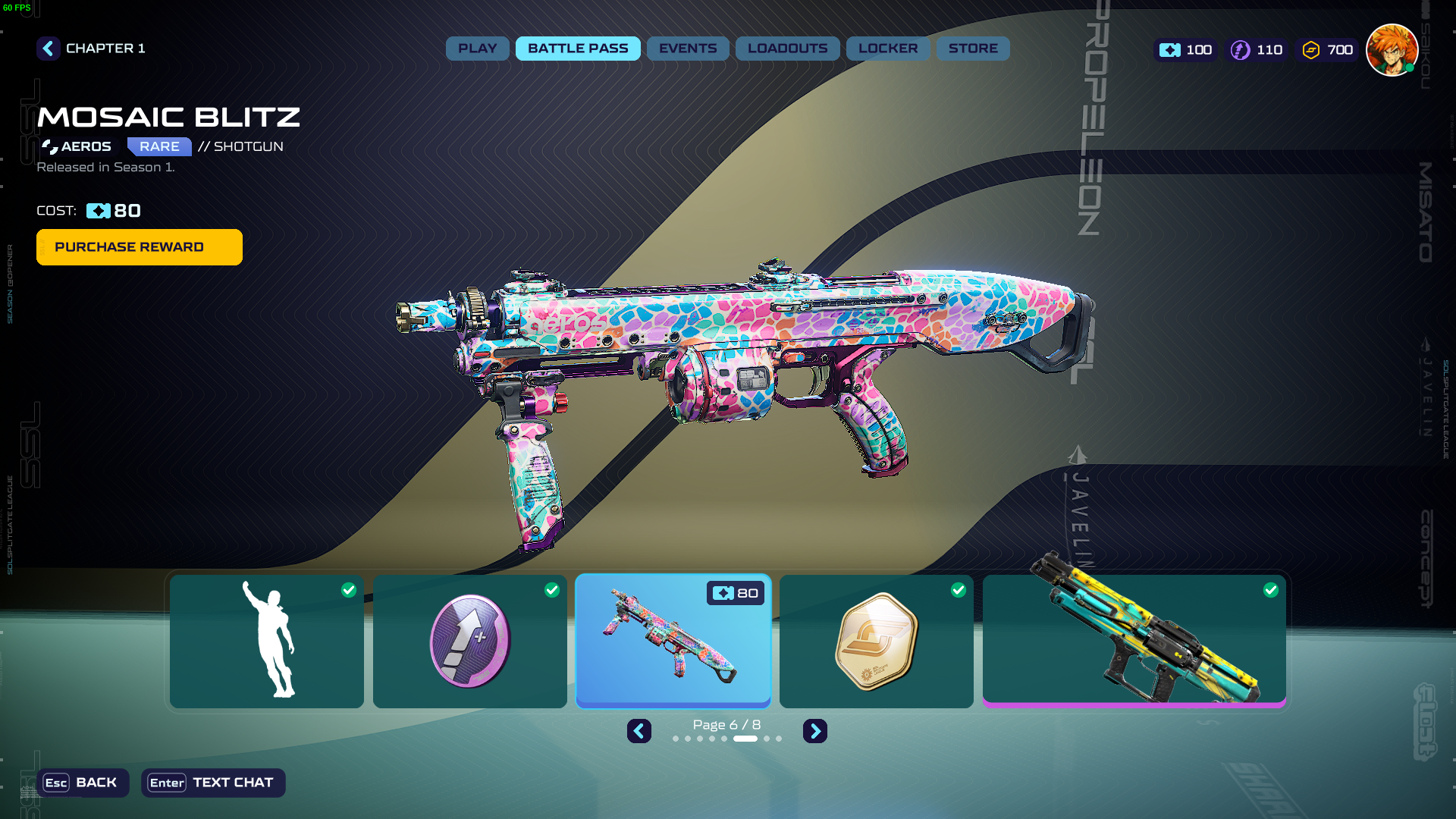The width and height of the screenshot is (1456, 819).
Task: Advance to the next battle pass page
Action: point(815,731)
